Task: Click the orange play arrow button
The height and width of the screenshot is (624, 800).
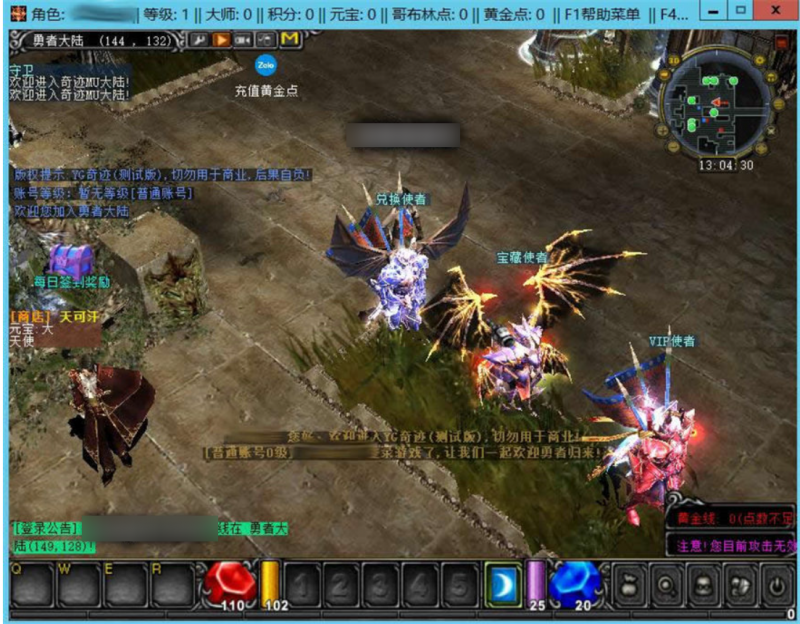Action: tap(220, 39)
